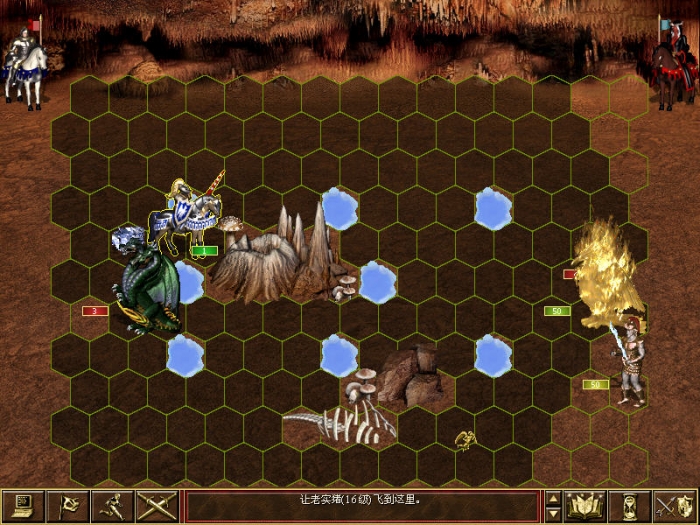
Task: Open the spellbook to cast a spell
Action: (x=585, y=506)
